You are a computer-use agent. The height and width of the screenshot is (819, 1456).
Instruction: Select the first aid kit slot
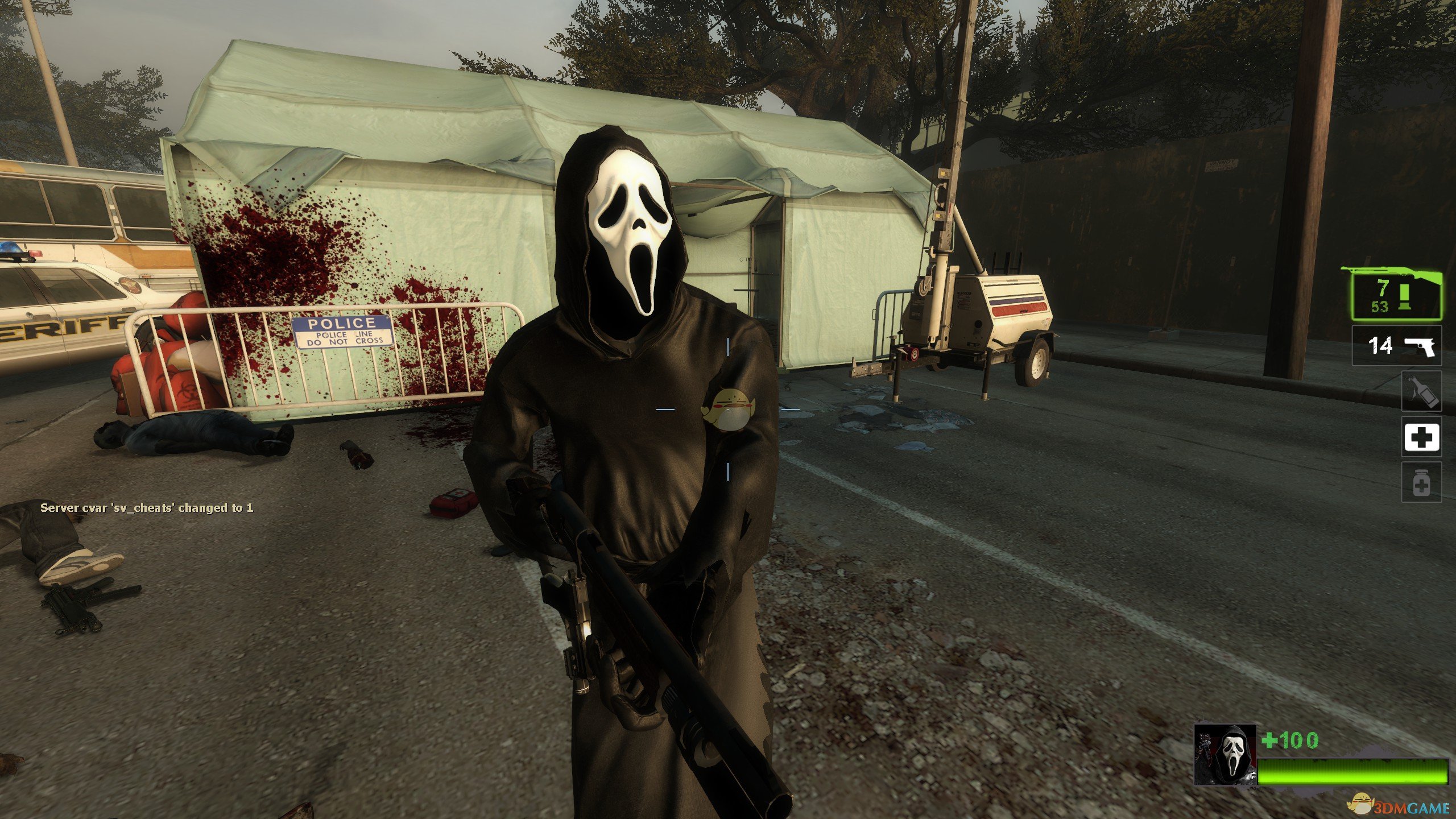click(1421, 437)
